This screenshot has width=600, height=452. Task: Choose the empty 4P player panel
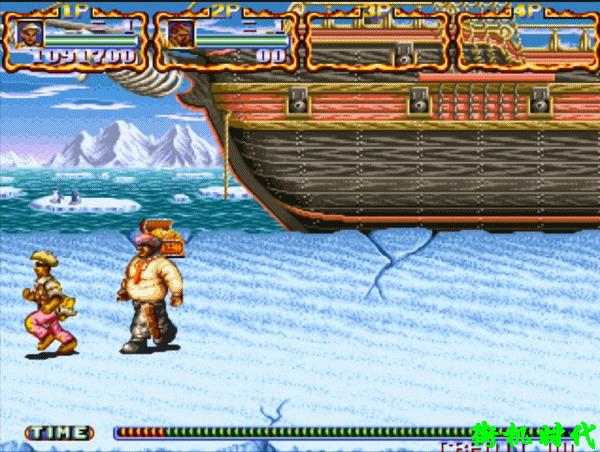click(x=525, y=40)
